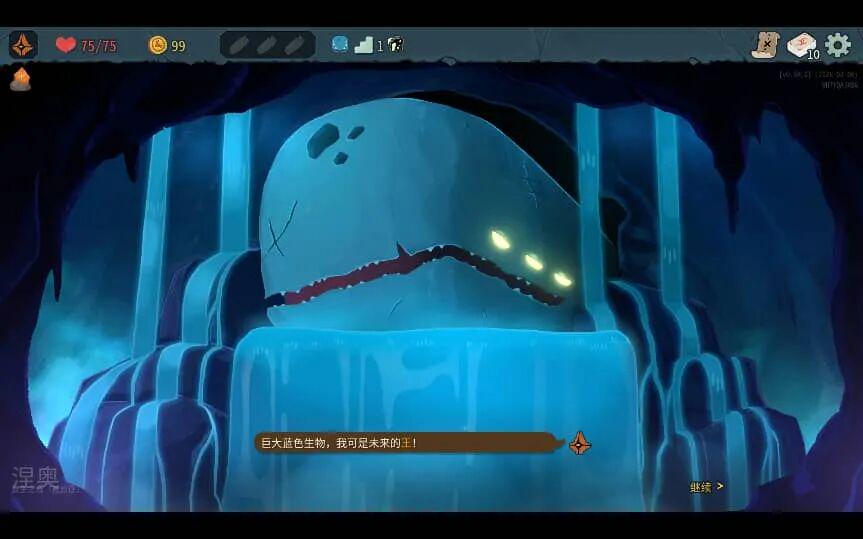863x539 pixels.
Task: Select the character emblem in top bar
Action: coord(23,45)
